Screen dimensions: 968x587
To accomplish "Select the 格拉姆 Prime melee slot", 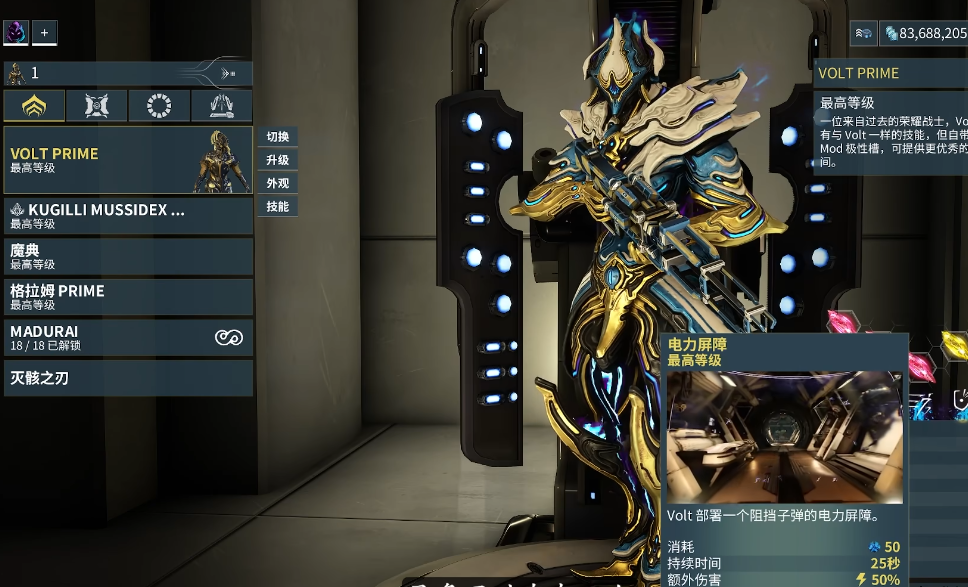I will point(128,296).
